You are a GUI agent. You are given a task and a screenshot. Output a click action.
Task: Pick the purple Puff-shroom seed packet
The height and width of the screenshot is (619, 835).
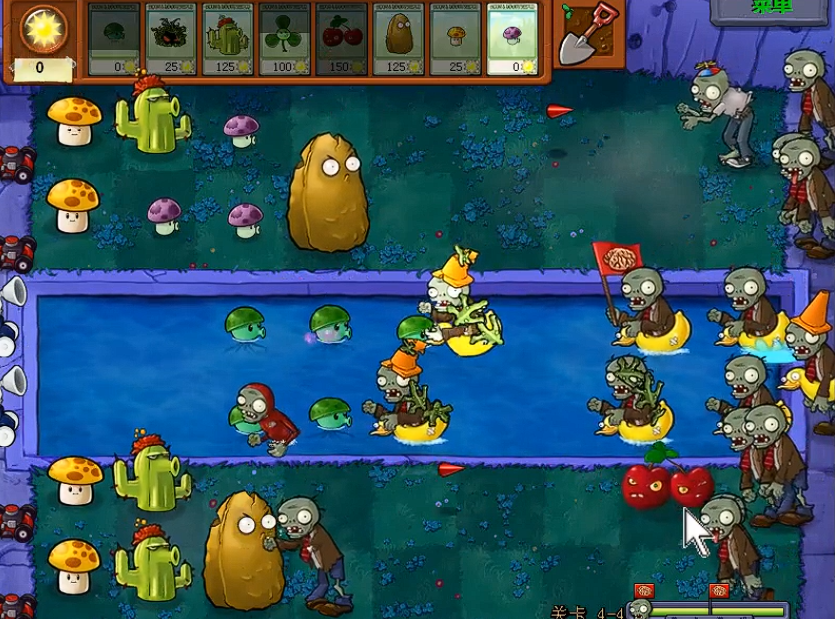512,39
